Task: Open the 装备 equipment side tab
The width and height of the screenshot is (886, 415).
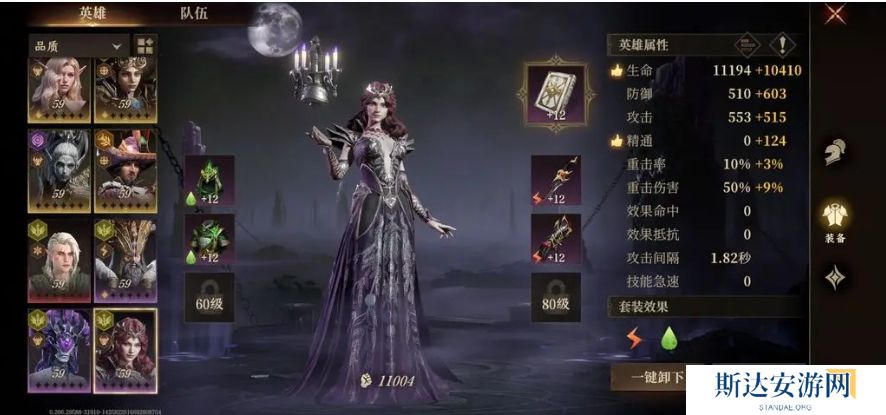Action: (835, 221)
